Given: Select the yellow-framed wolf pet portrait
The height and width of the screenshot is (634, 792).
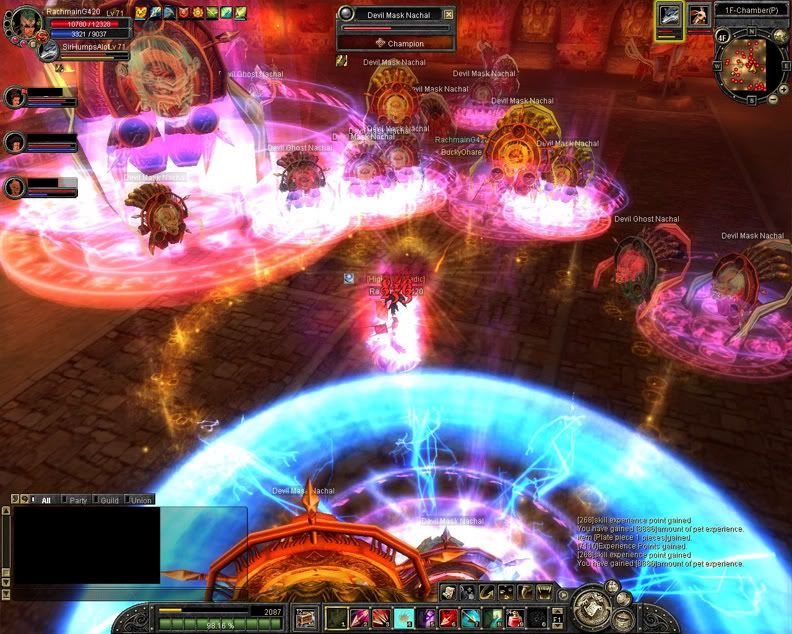Looking at the screenshot, I should click(669, 16).
